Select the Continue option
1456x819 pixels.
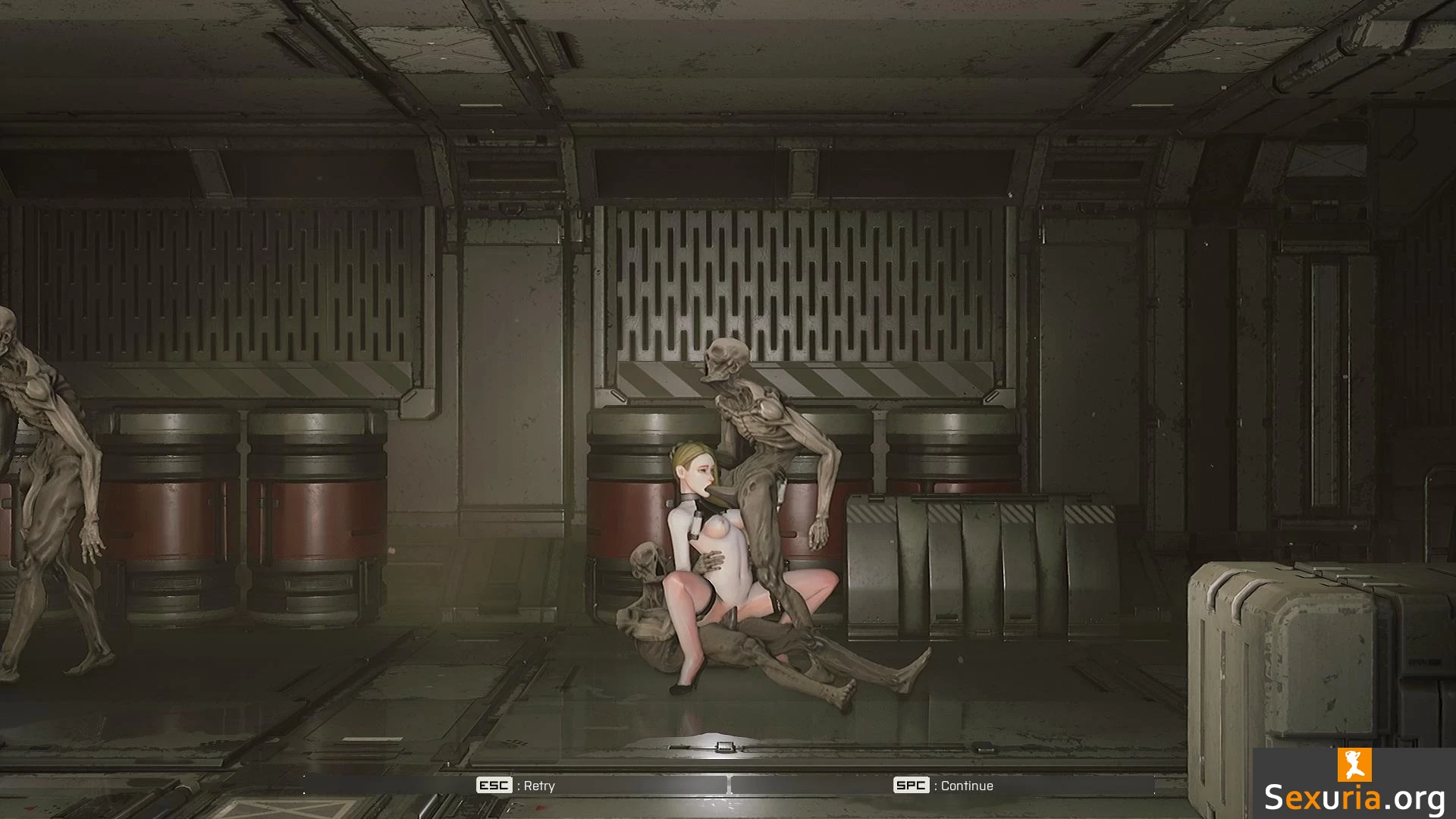click(x=943, y=786)
